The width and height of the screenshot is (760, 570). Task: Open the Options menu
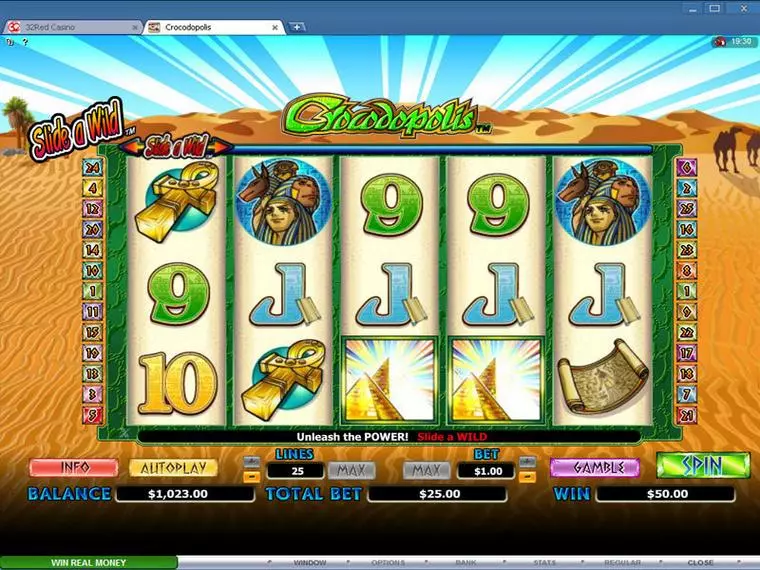[x=388, y=563]
